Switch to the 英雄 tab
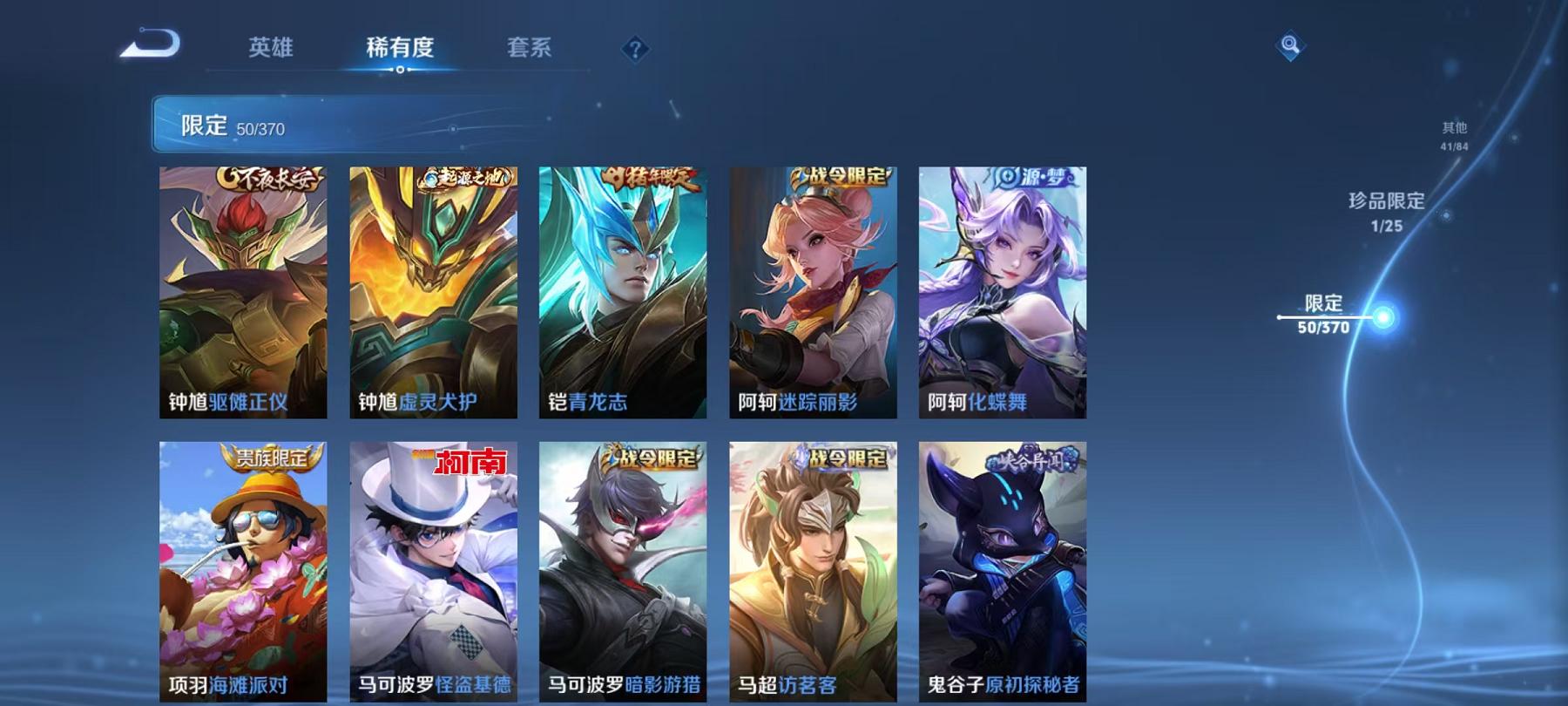 (268, 50)
